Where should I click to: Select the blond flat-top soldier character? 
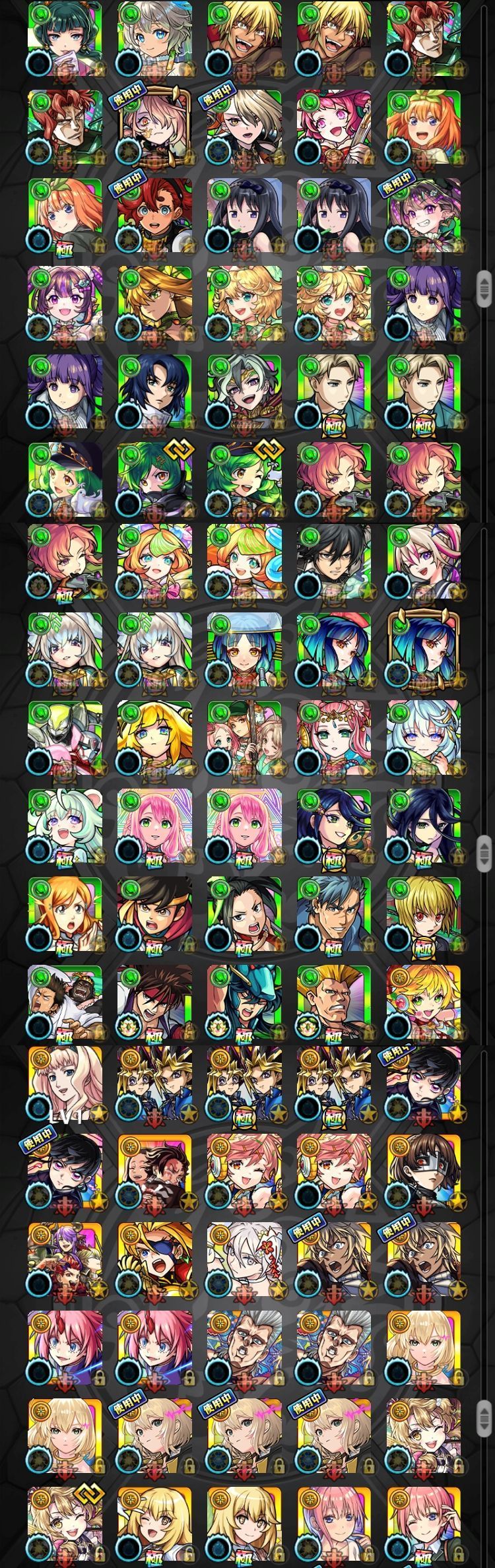tap(334, 1002)
